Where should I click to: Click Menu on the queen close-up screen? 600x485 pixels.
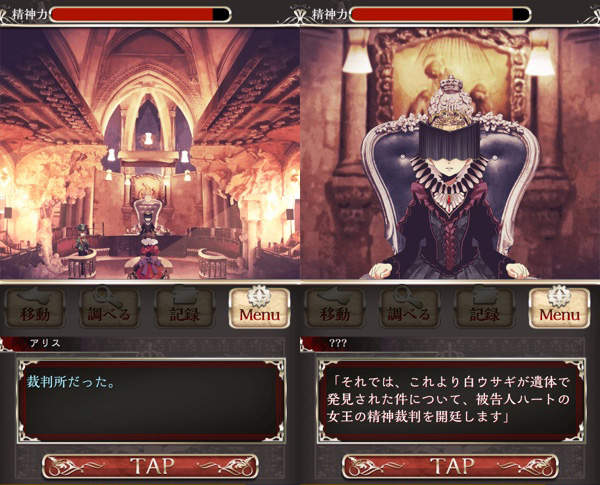pos(558,309)
